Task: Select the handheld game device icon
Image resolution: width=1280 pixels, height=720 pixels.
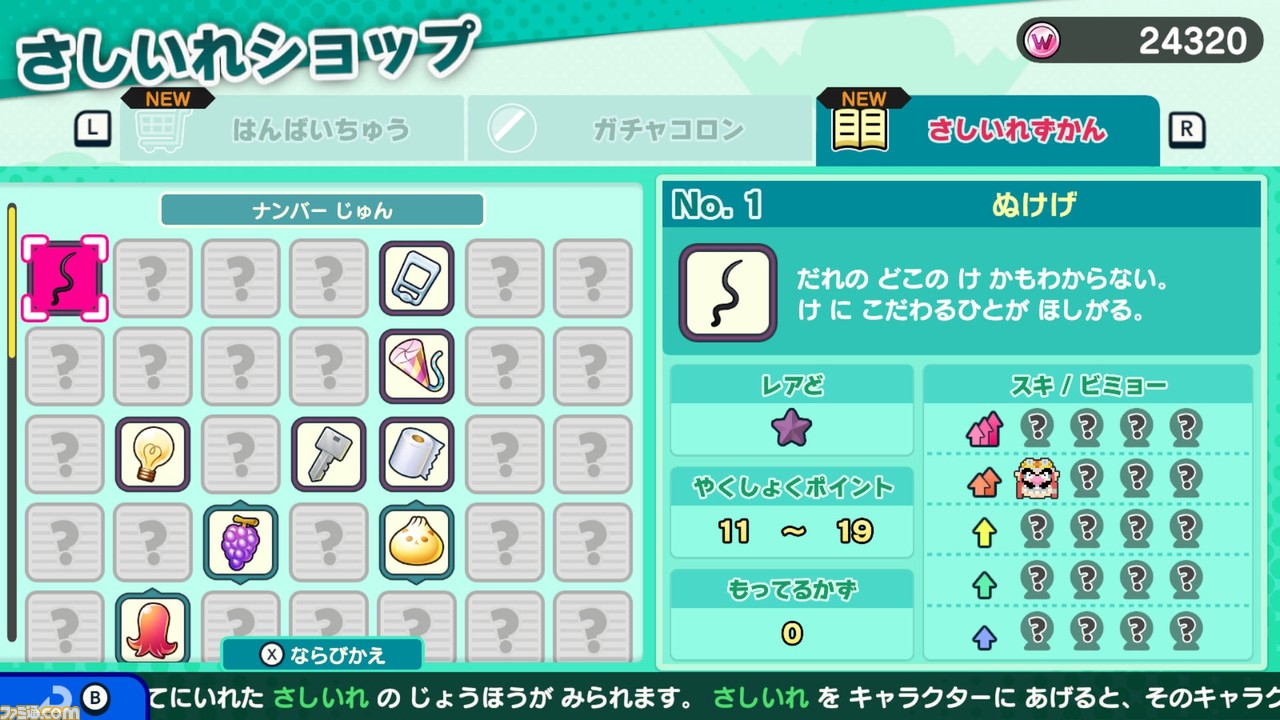Action: (416, 277)
